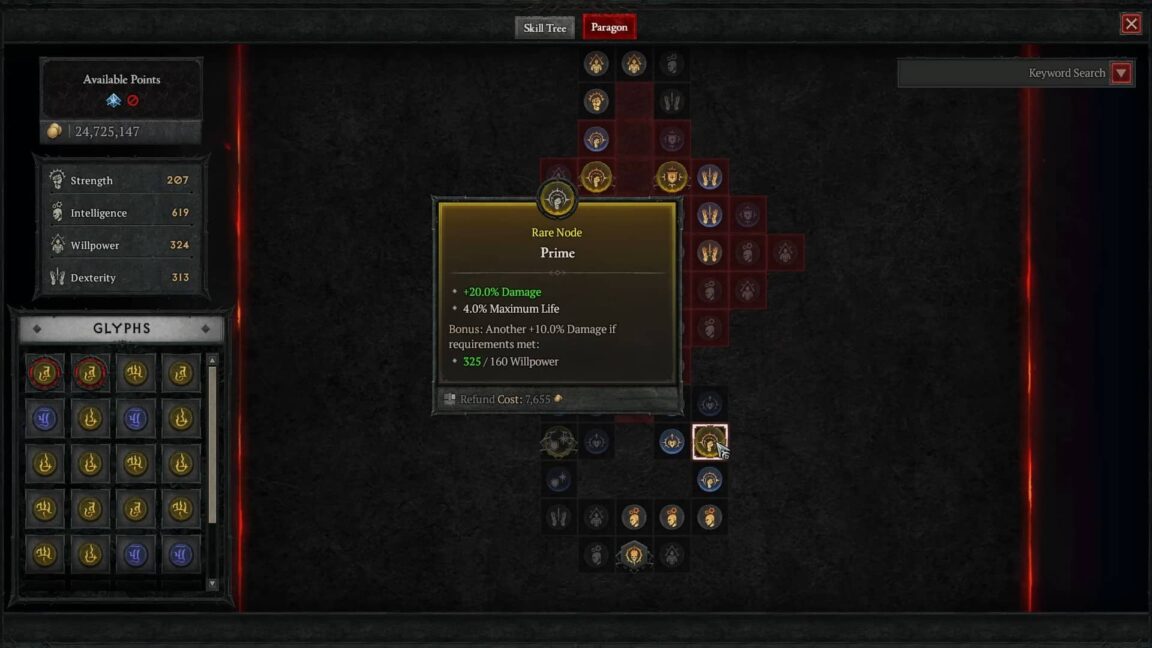
Task: Click the glyph list scroll-down arrow
Action: [x=212, y=583]
